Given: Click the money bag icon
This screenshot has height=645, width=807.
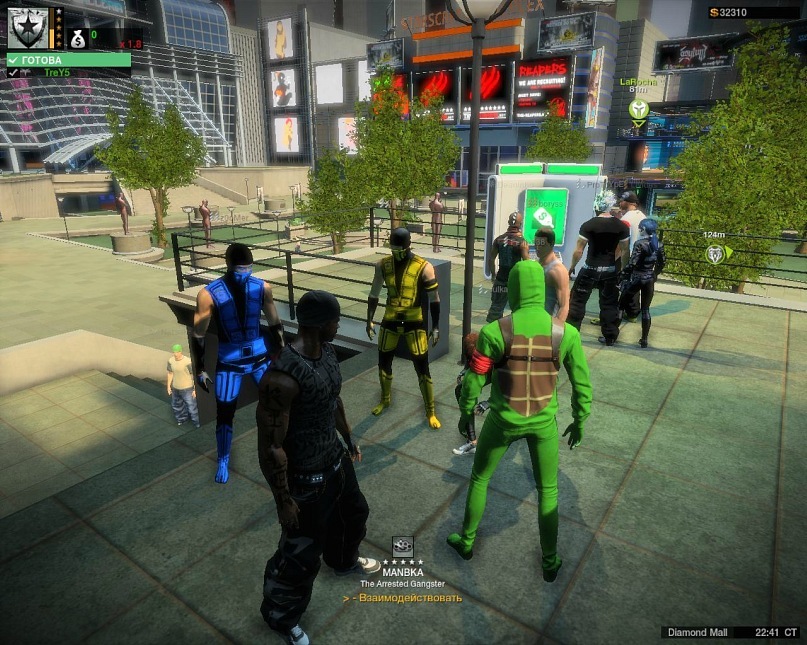Looking at the screenshot, I should [x=78, y=38].
